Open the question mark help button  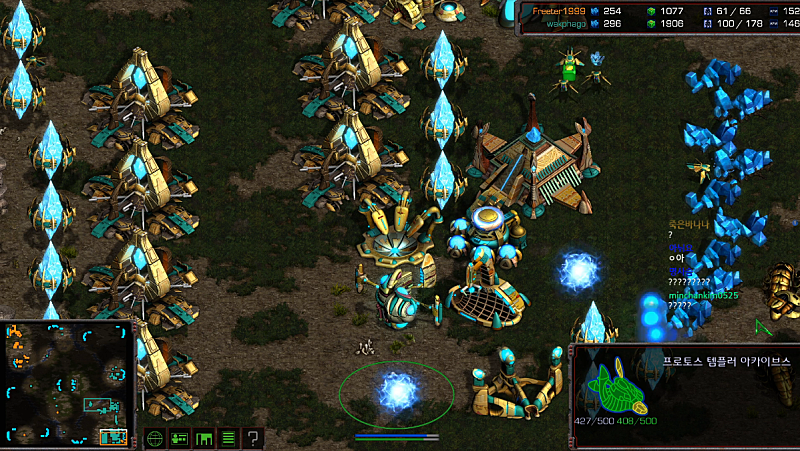253,438
